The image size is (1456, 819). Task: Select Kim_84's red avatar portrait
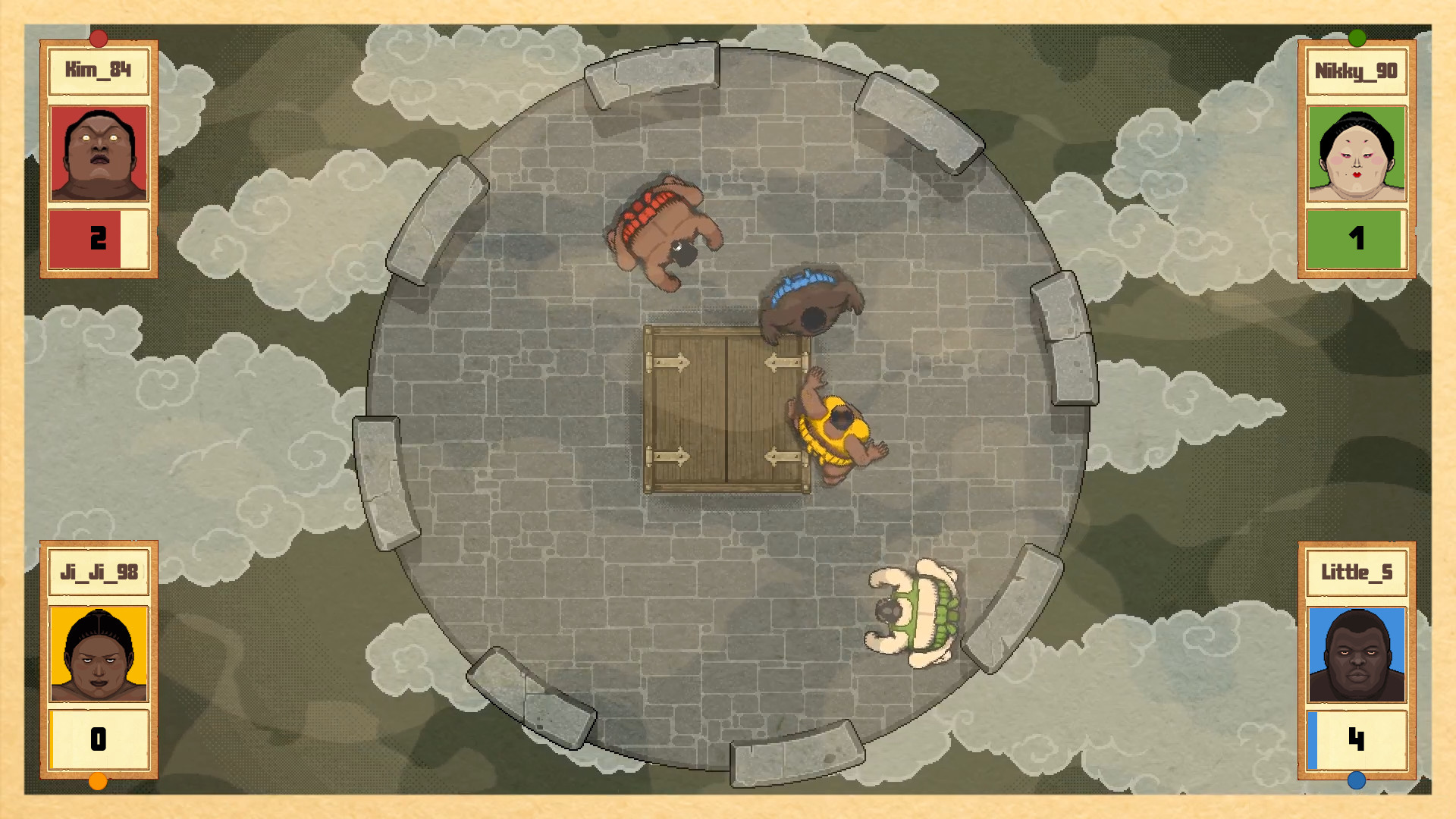[99, 152]
